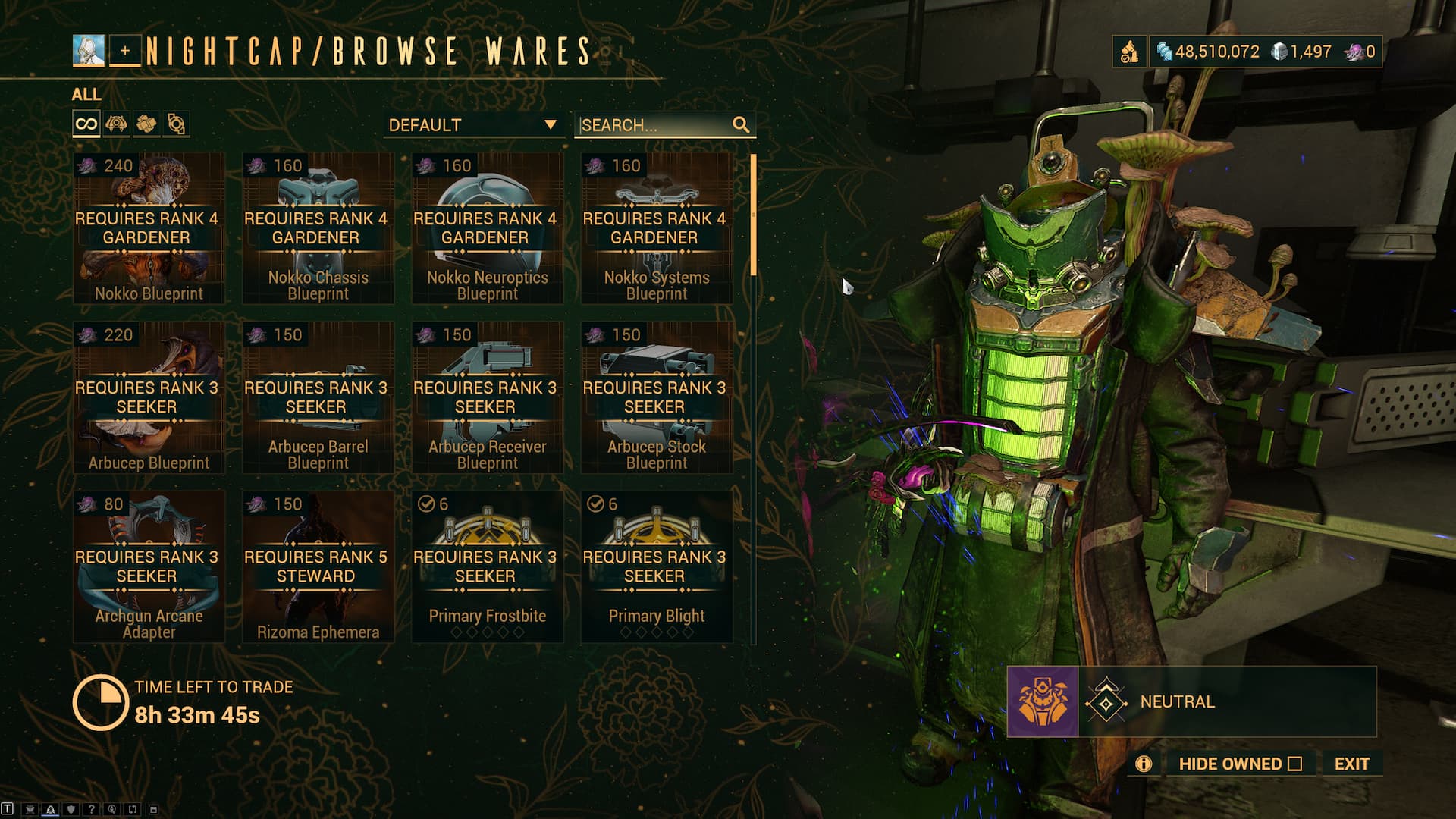Open the Default sort dropdown
Screen dimensions: 1456x819
[x=472, y=125]
